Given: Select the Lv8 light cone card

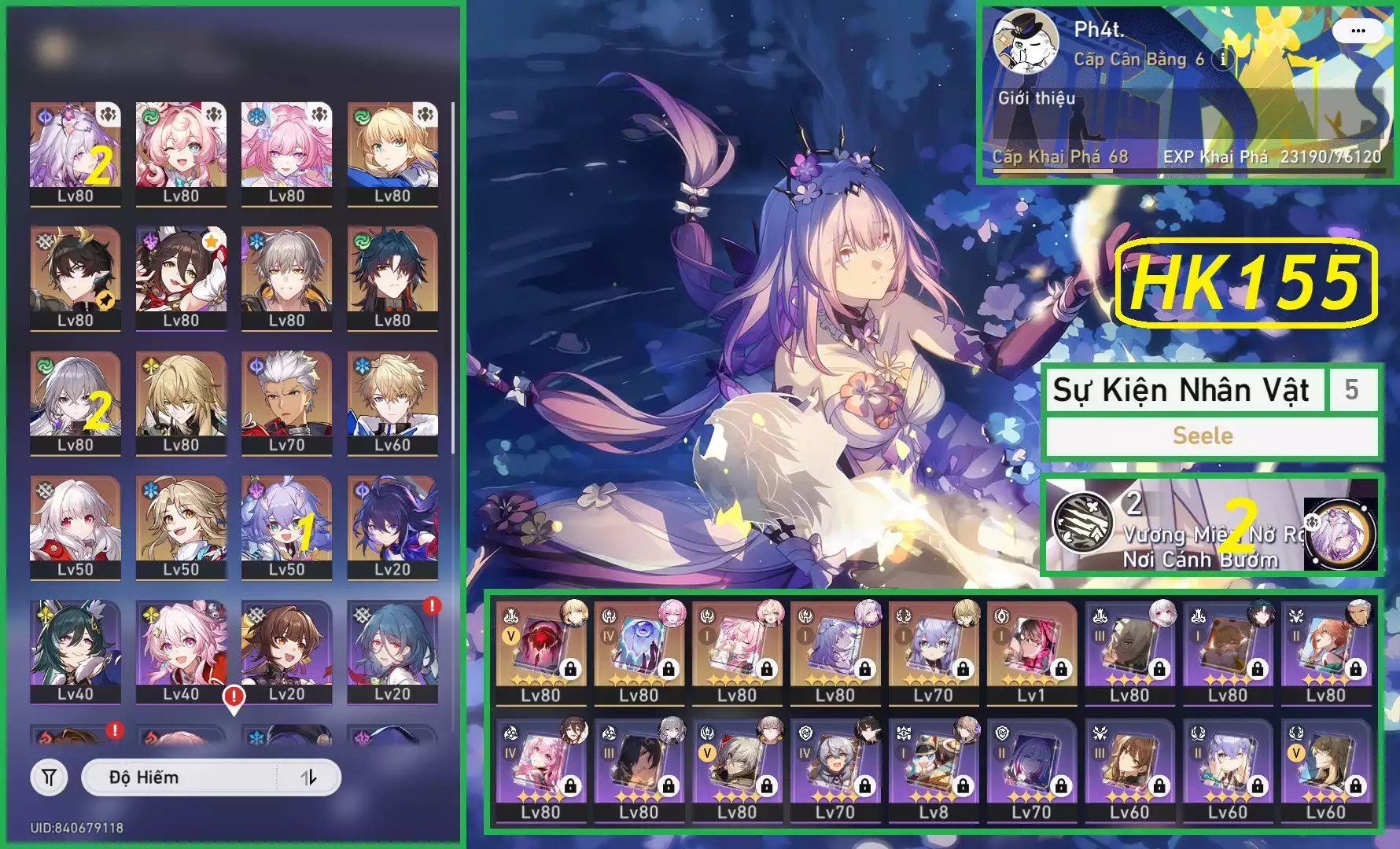Looking at the screenshot, I should click(933, 770).
